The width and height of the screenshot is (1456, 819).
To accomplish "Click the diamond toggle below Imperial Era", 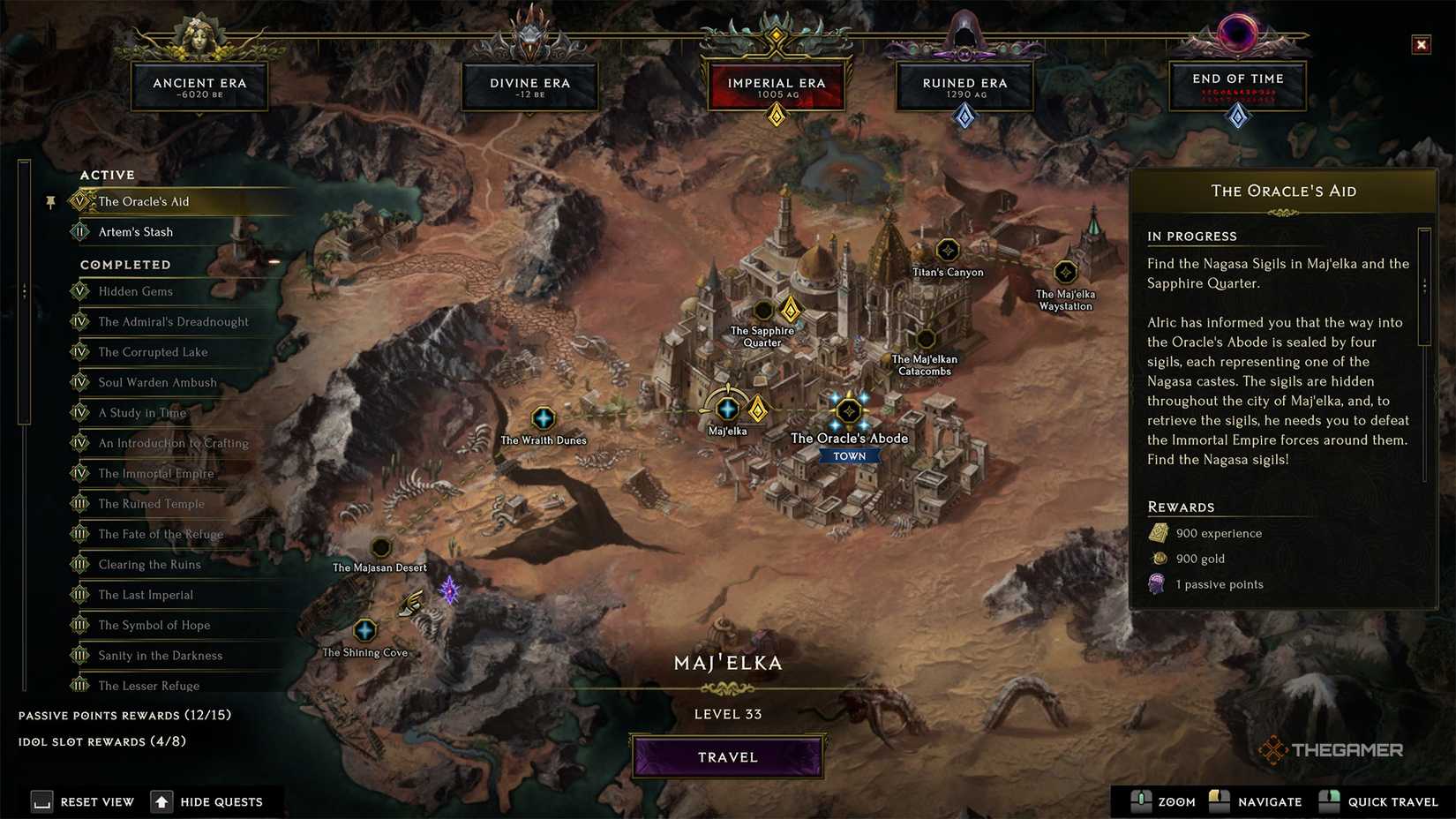I will point(776,115).
